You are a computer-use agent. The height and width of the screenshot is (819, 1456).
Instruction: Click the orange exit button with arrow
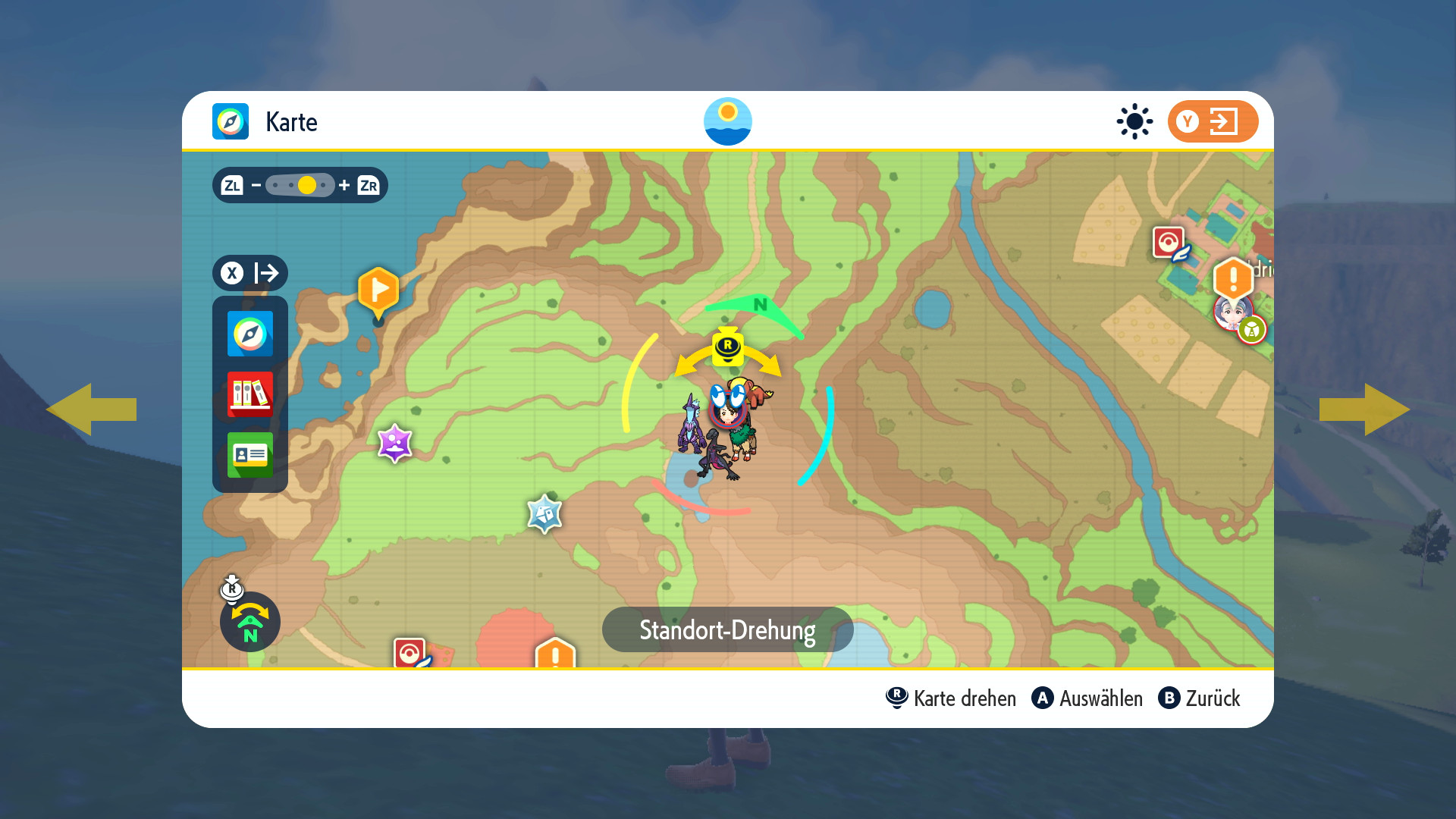(1212, 121)
